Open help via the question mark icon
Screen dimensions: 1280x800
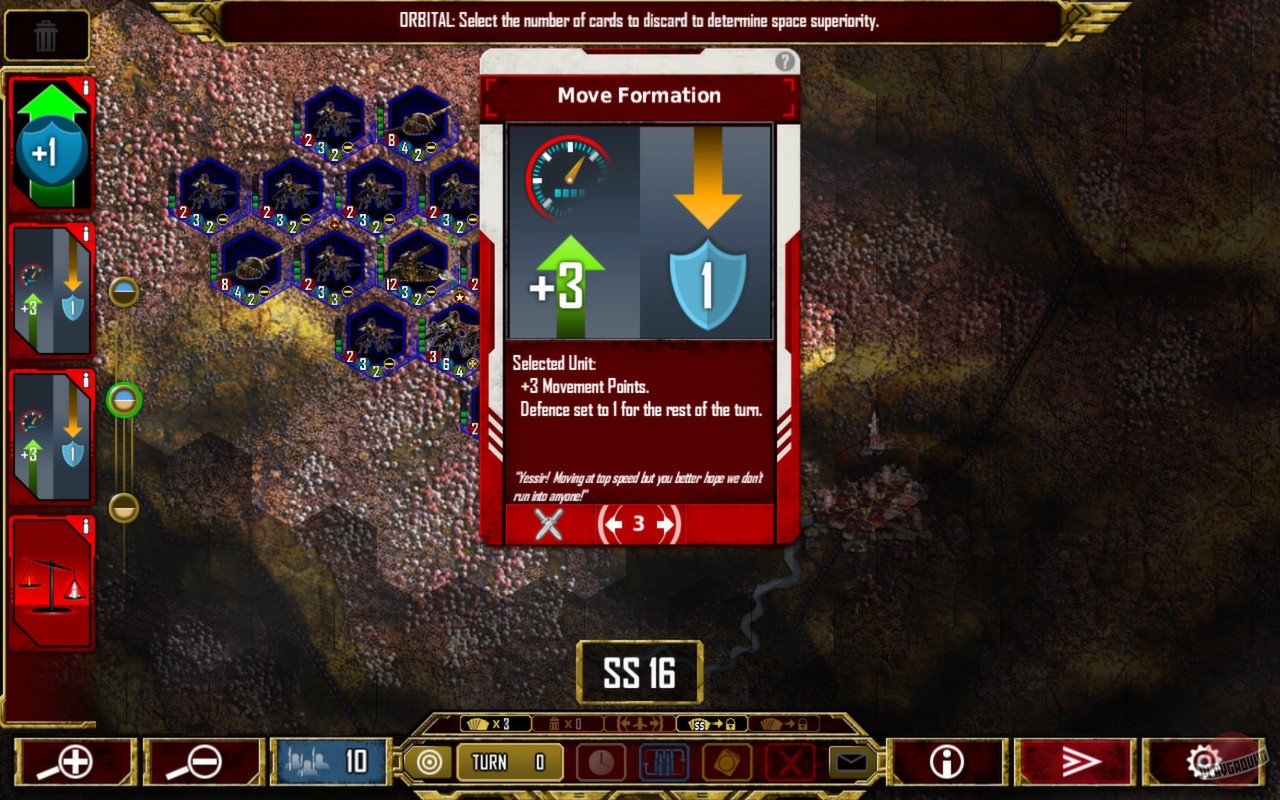tap(787, 62)
